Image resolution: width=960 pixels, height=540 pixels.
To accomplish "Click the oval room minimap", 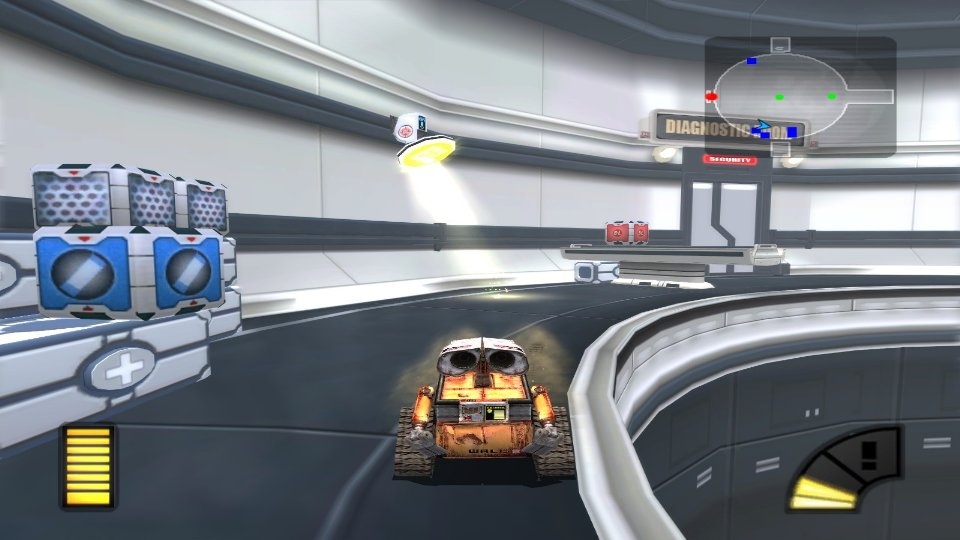I will (799, 96).
